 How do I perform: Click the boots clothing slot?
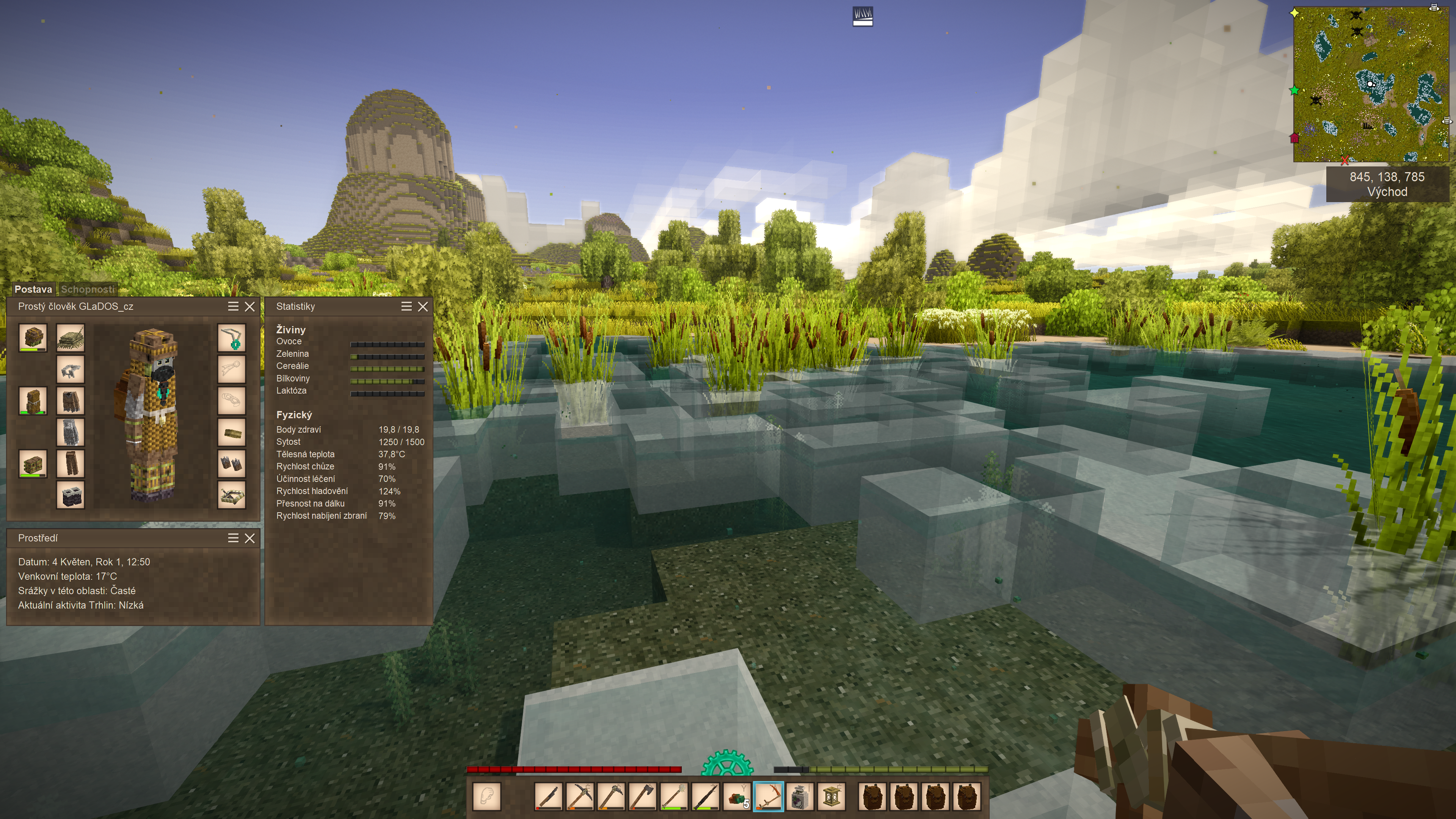coord(71,495)
